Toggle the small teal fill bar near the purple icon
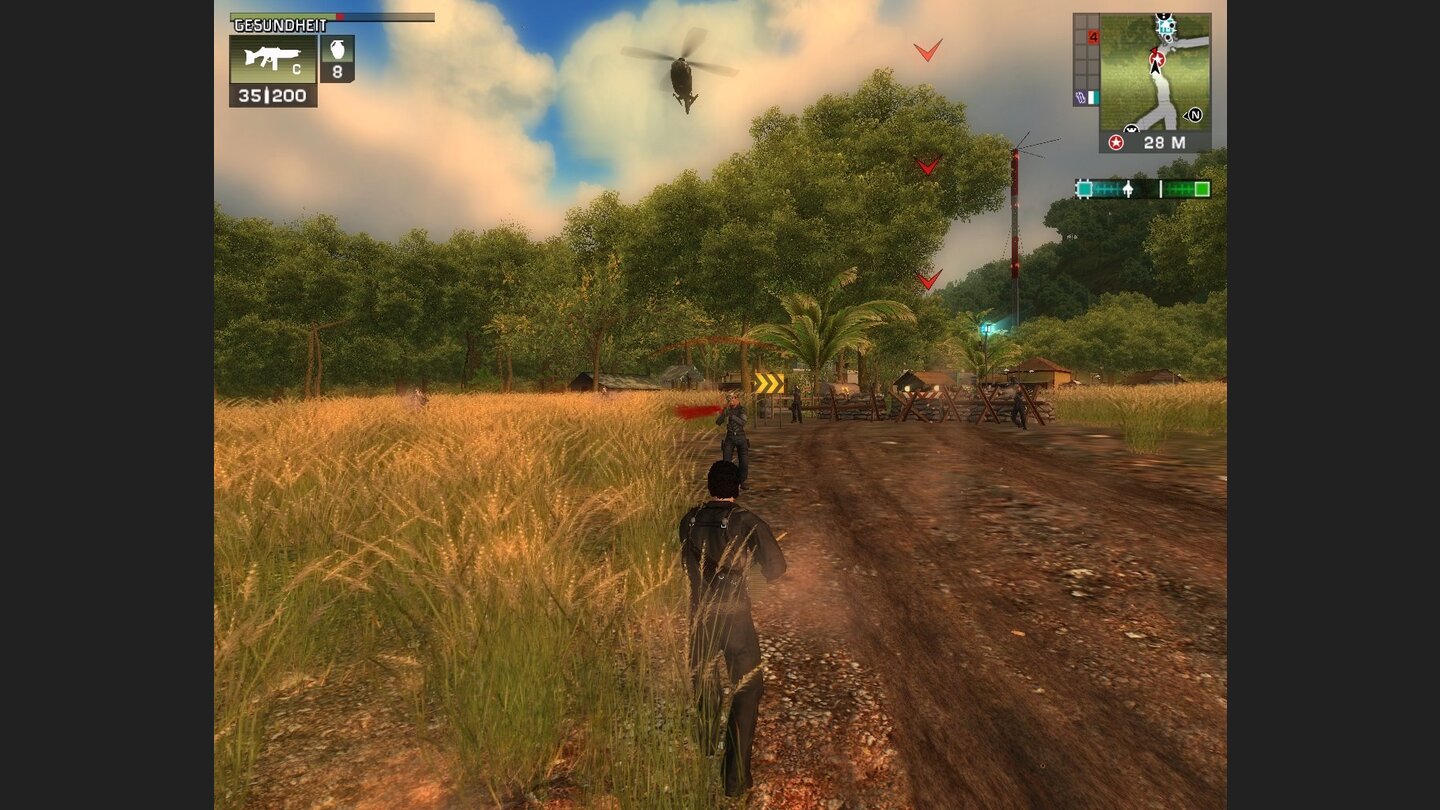 [1094, 96]
